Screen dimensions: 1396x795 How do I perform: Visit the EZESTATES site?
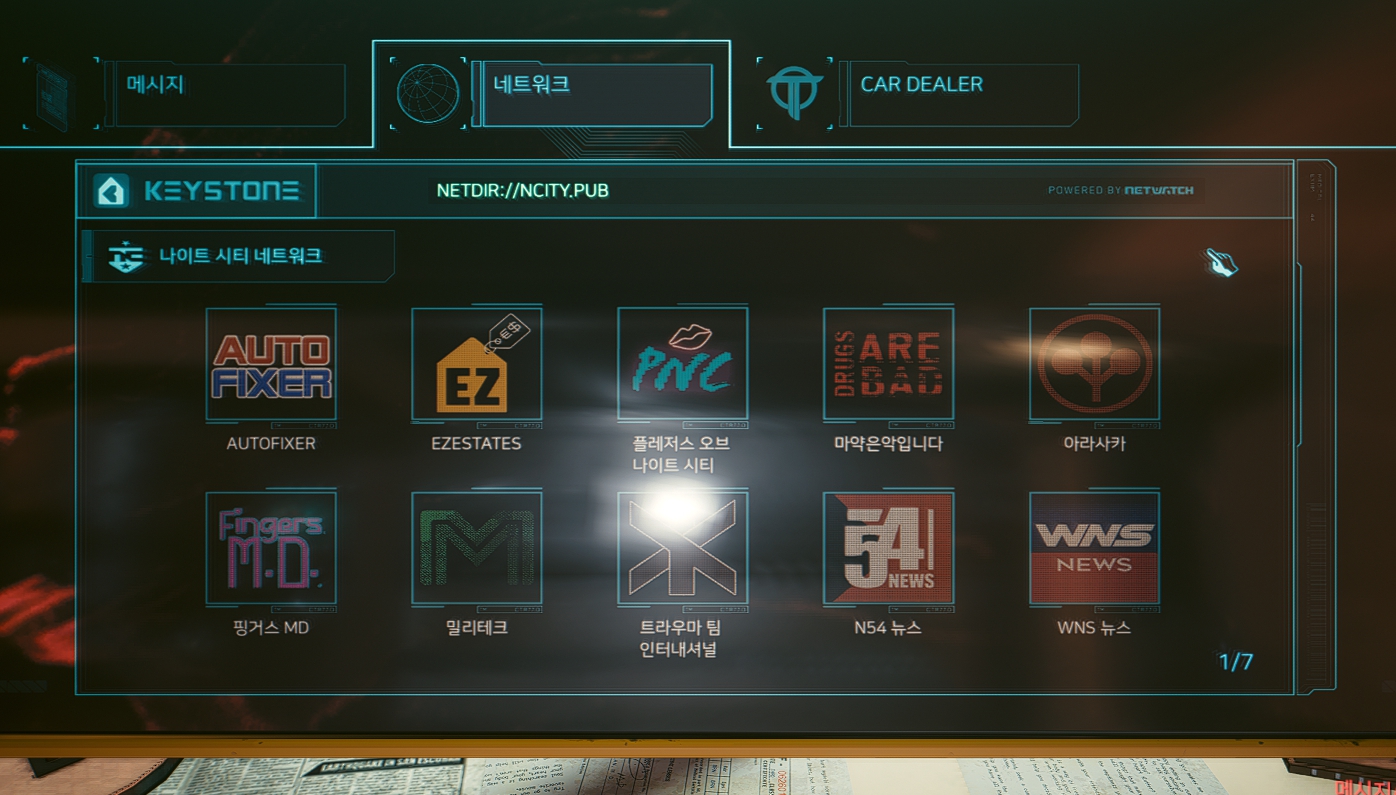coord(477,364)
